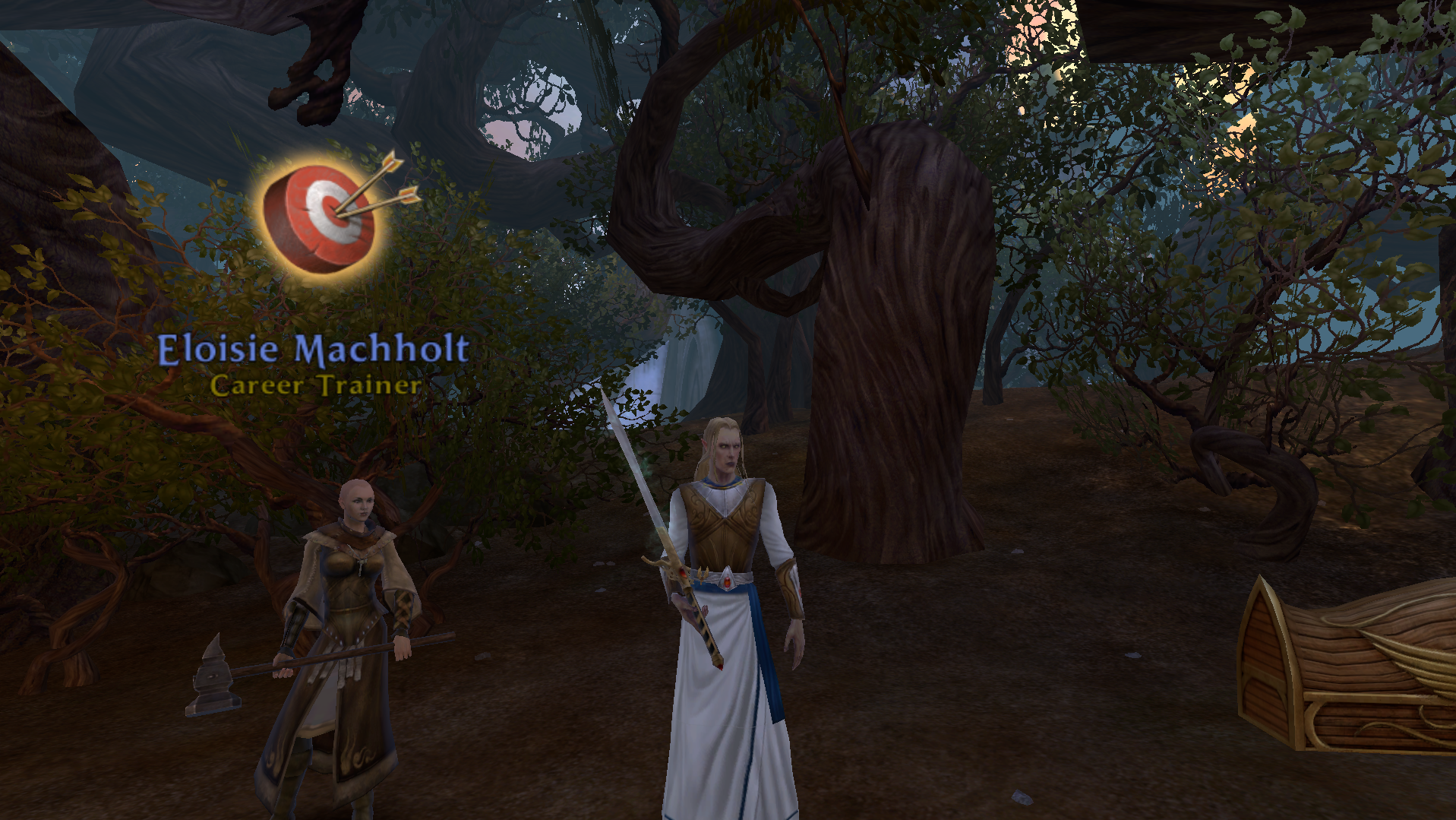
Task: Select the Eloisie Machholt nameplate
Action: click(313, 349)
